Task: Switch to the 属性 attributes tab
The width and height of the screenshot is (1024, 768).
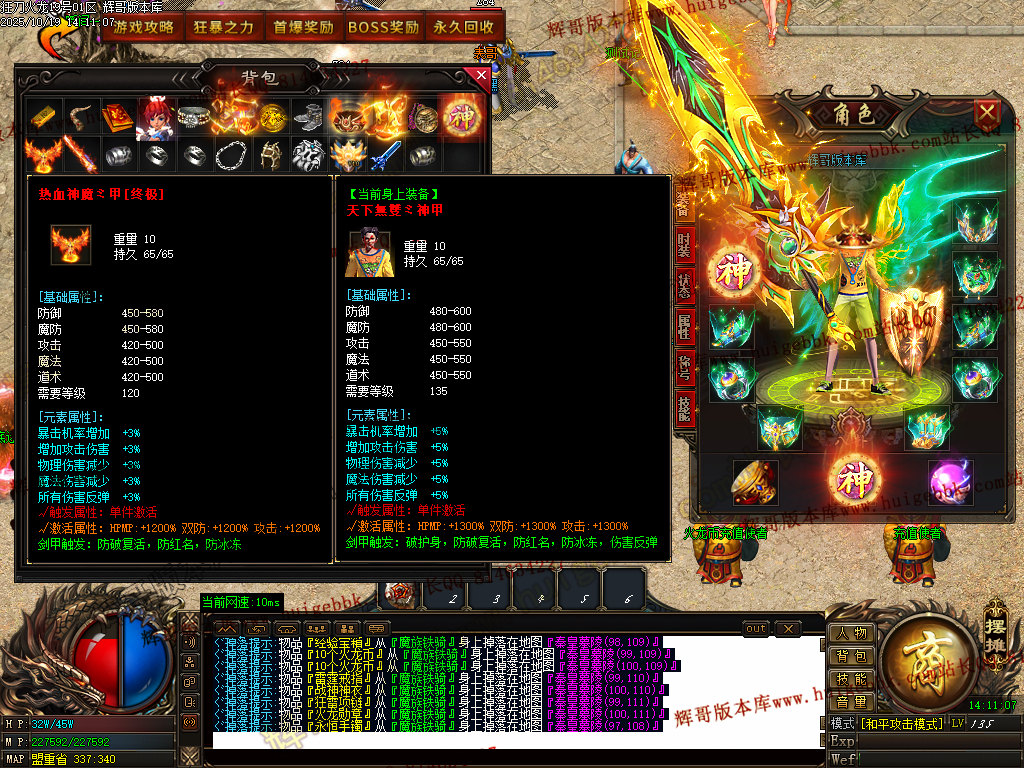Action: click(684, 325)
